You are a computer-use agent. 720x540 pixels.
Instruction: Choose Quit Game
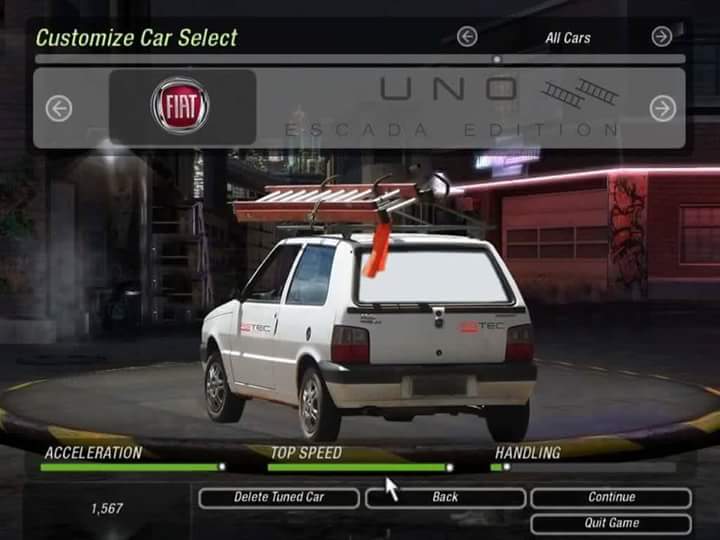click(x=611, y=523)
